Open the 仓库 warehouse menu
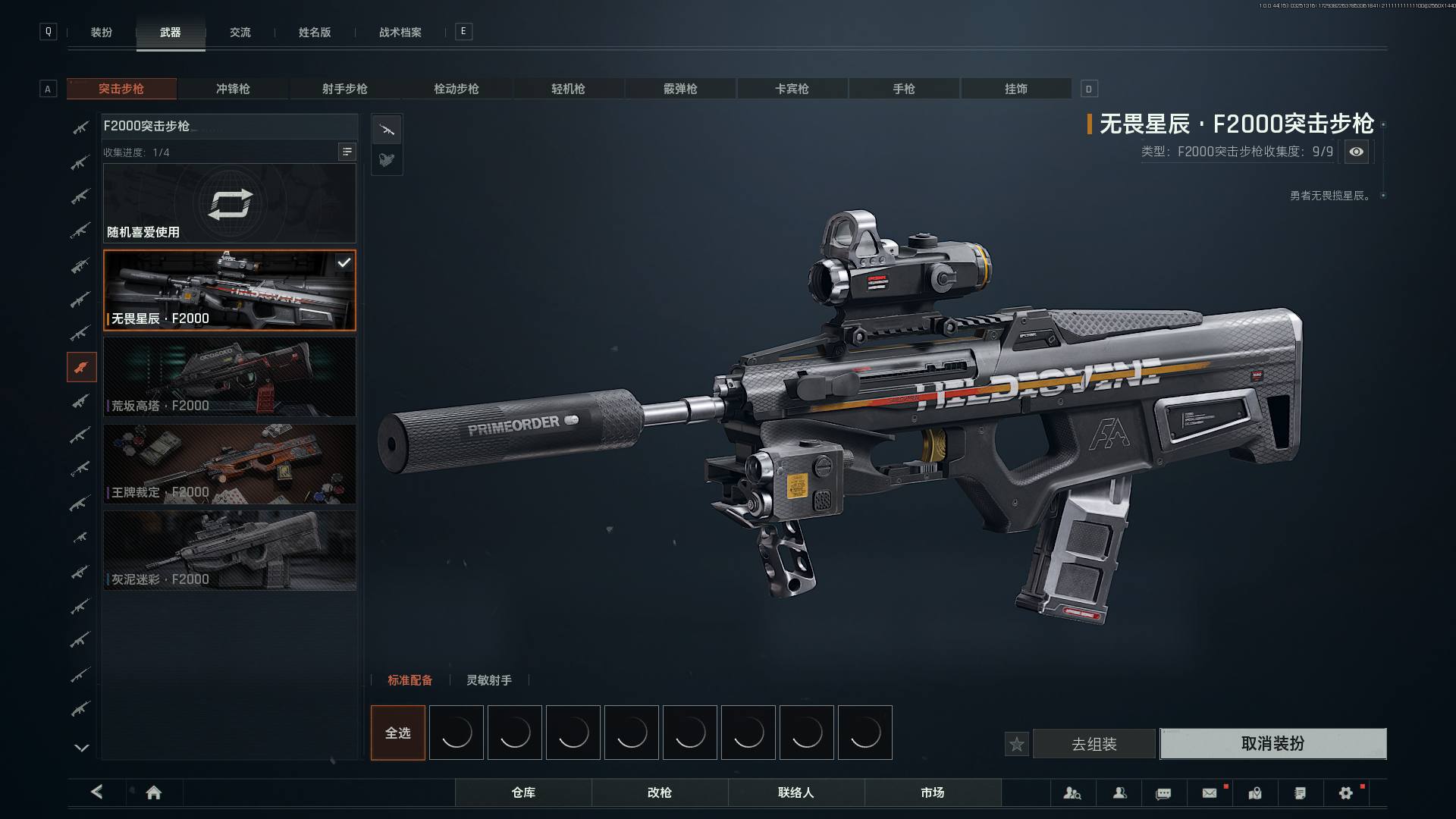Viewport: 1456px width, 819px height. [523, 792]
